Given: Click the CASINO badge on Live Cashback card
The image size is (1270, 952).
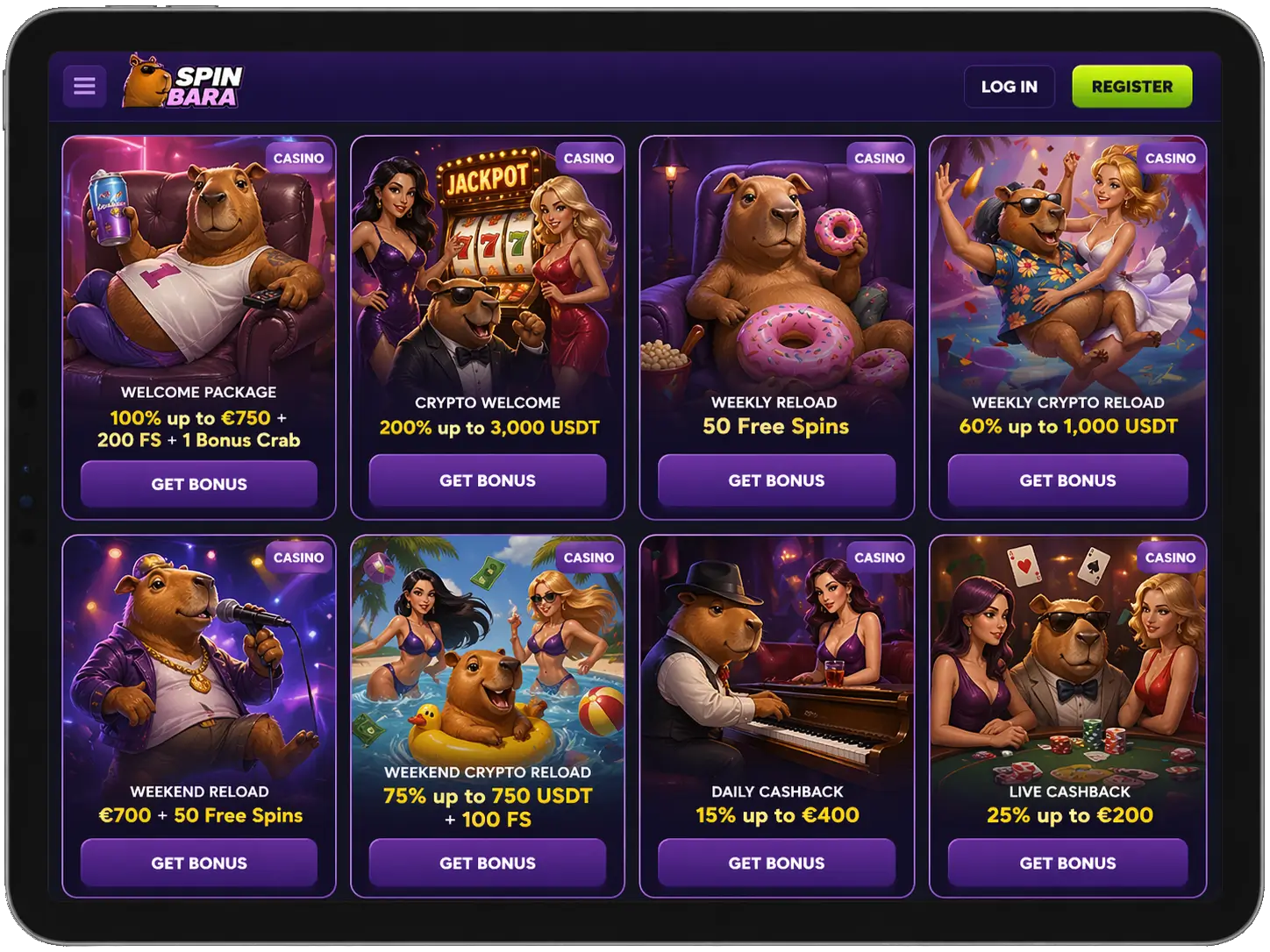Looking at the screenshot, I should tap(1170, 558).
